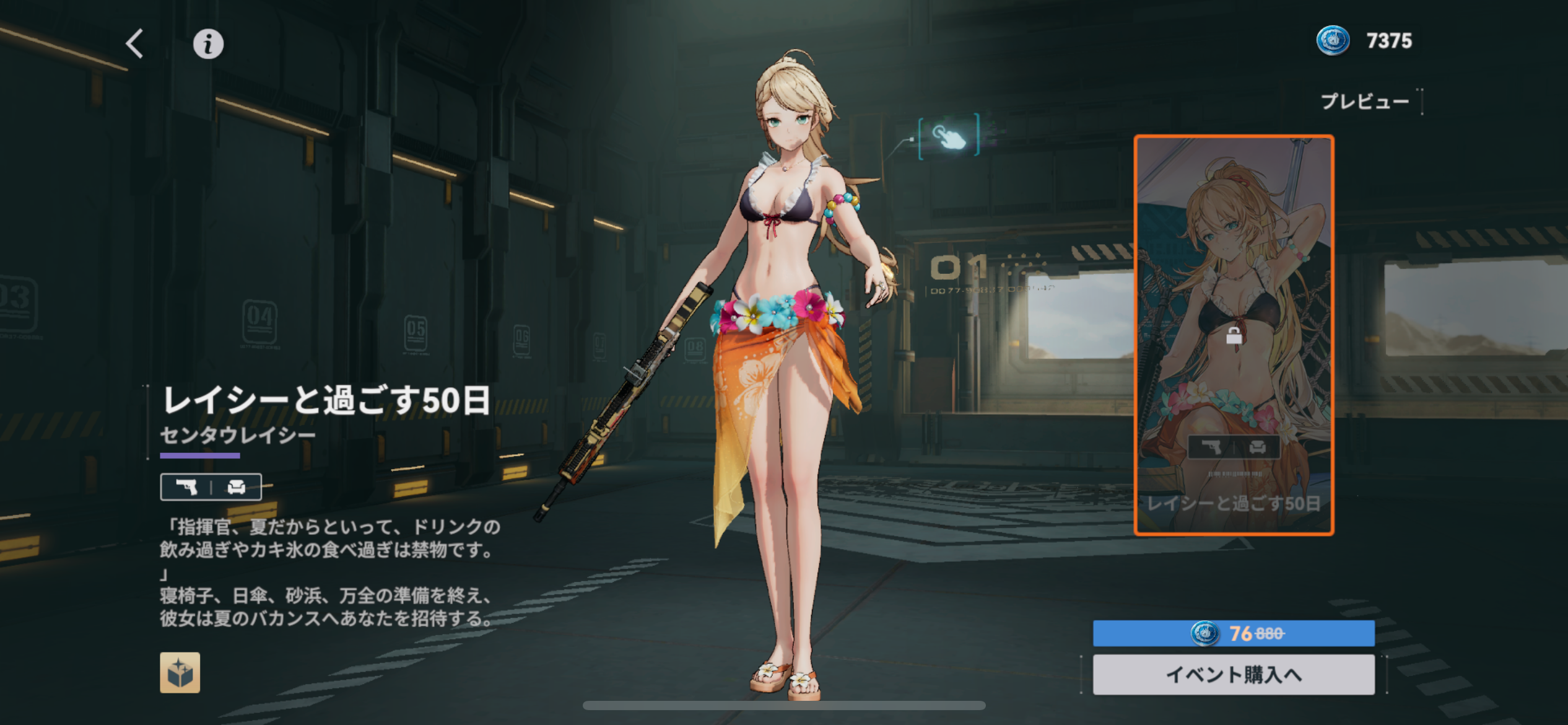The height and width of the screenshot is (725, 1568).
Task: Open the info icon details
Action: (208, 44)
